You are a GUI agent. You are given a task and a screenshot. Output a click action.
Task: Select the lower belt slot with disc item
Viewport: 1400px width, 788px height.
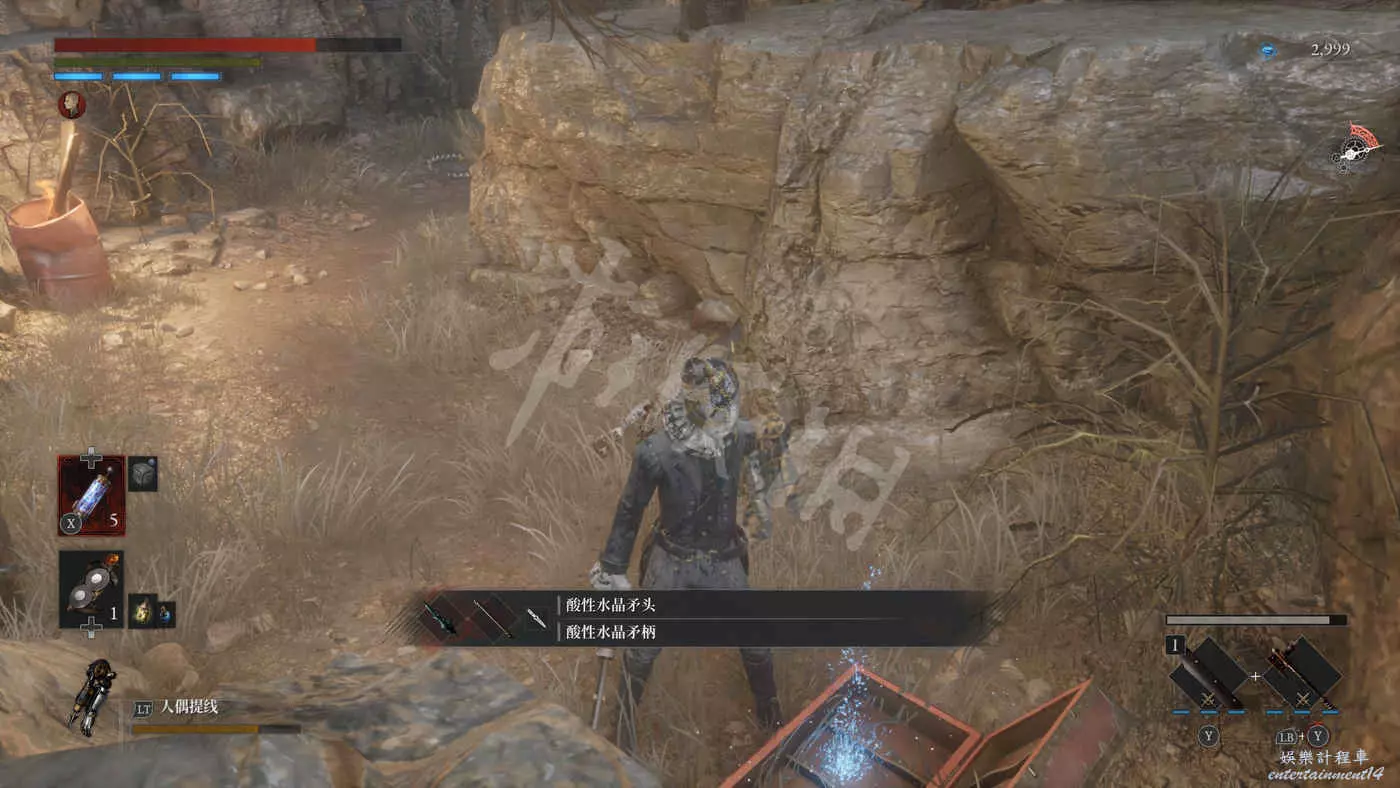tap(91, 589)
